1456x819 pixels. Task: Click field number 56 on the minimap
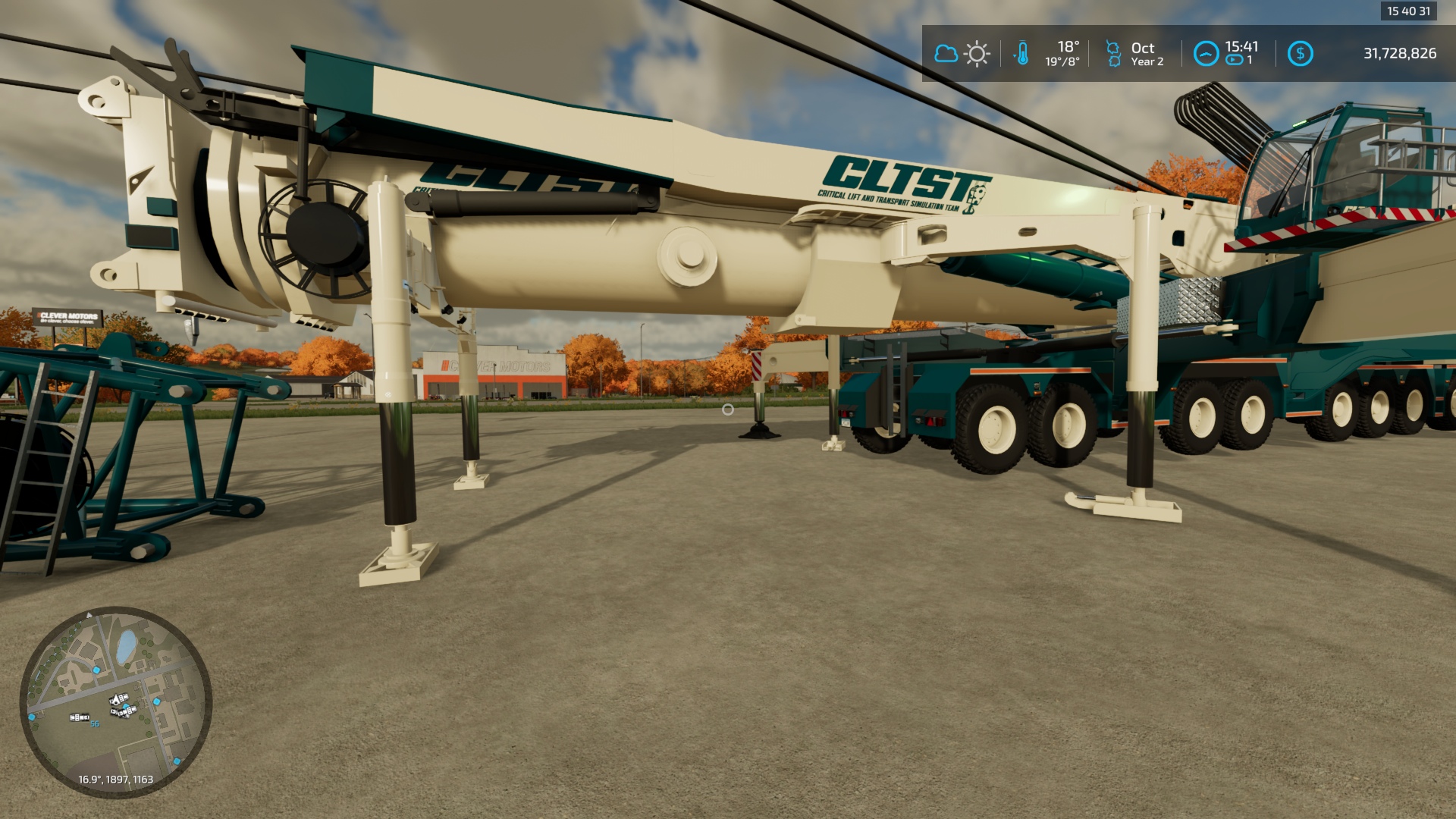click(x=94, y=723)
